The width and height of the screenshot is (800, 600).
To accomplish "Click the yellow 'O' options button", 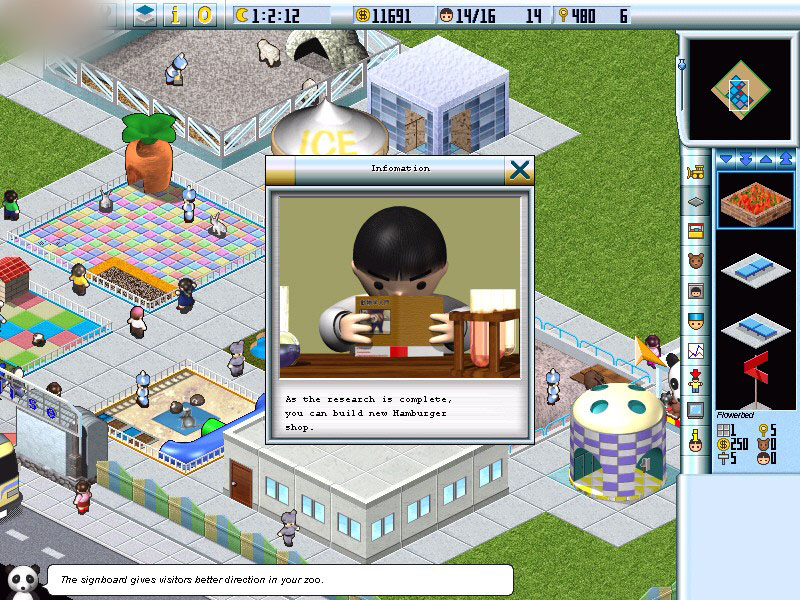I will click(205, 15).
